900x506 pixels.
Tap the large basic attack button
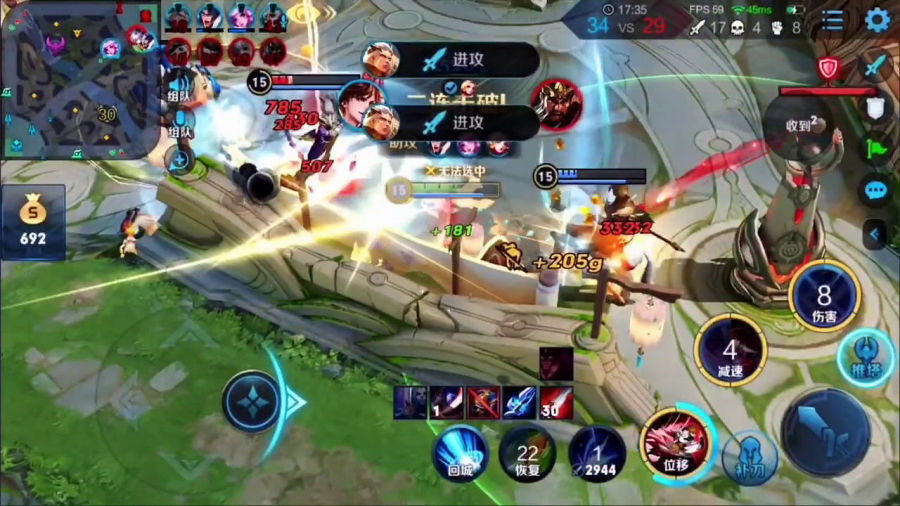pyautogui.click(x=825, y=432)
